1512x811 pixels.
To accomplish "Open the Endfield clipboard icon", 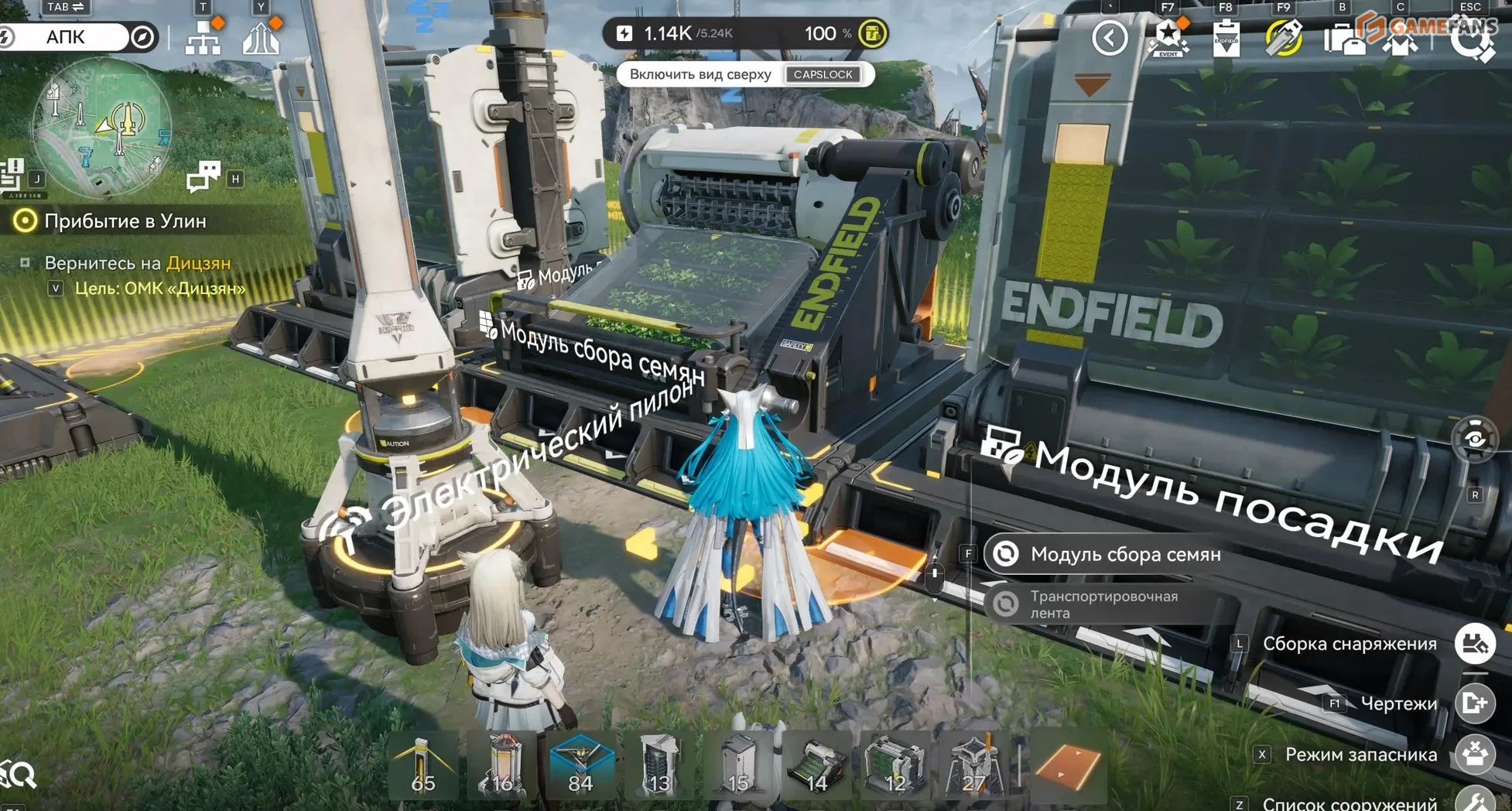I will coord(1226,37).
